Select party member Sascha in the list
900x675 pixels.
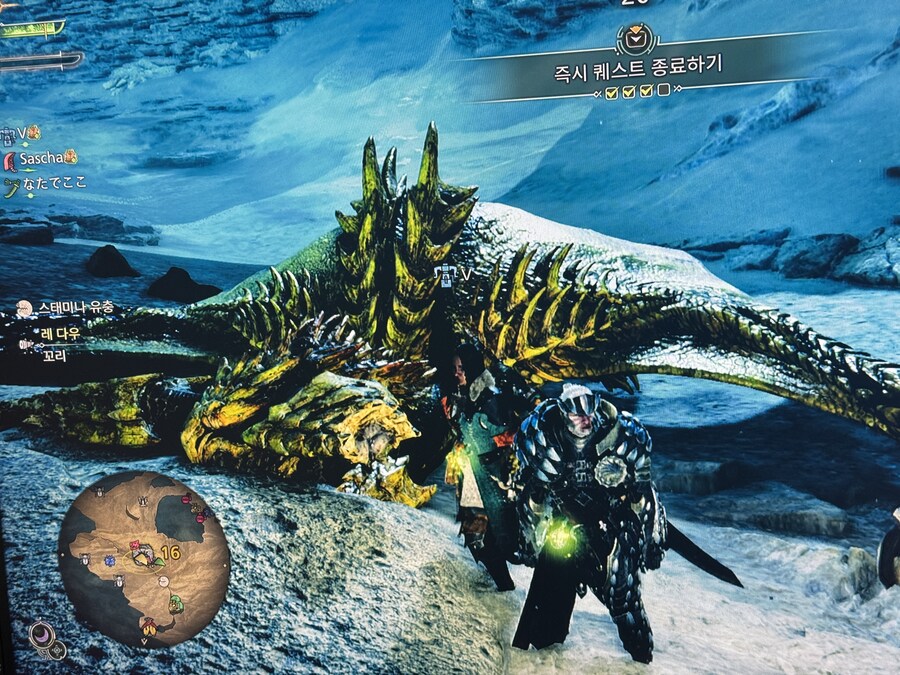coord(41,158)
